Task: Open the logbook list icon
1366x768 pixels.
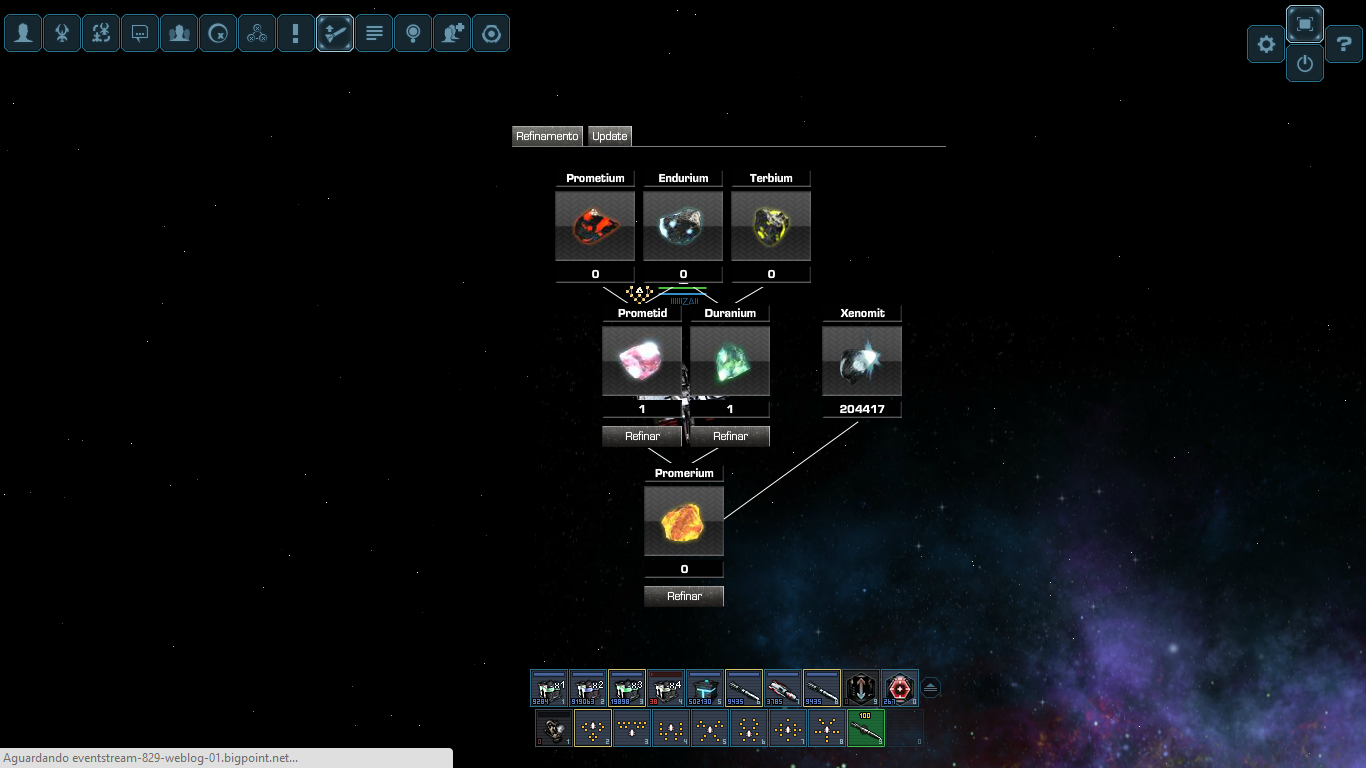Action: pyautogui.click(x=374, y=33)
